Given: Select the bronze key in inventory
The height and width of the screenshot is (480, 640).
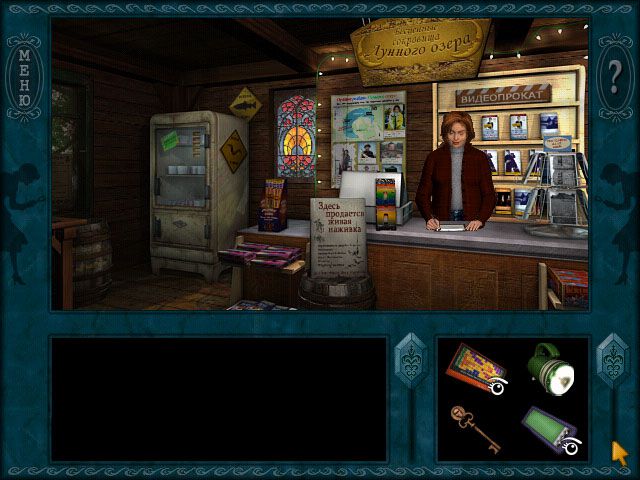Looking at the screenshot, I should (x=473, y=428).
